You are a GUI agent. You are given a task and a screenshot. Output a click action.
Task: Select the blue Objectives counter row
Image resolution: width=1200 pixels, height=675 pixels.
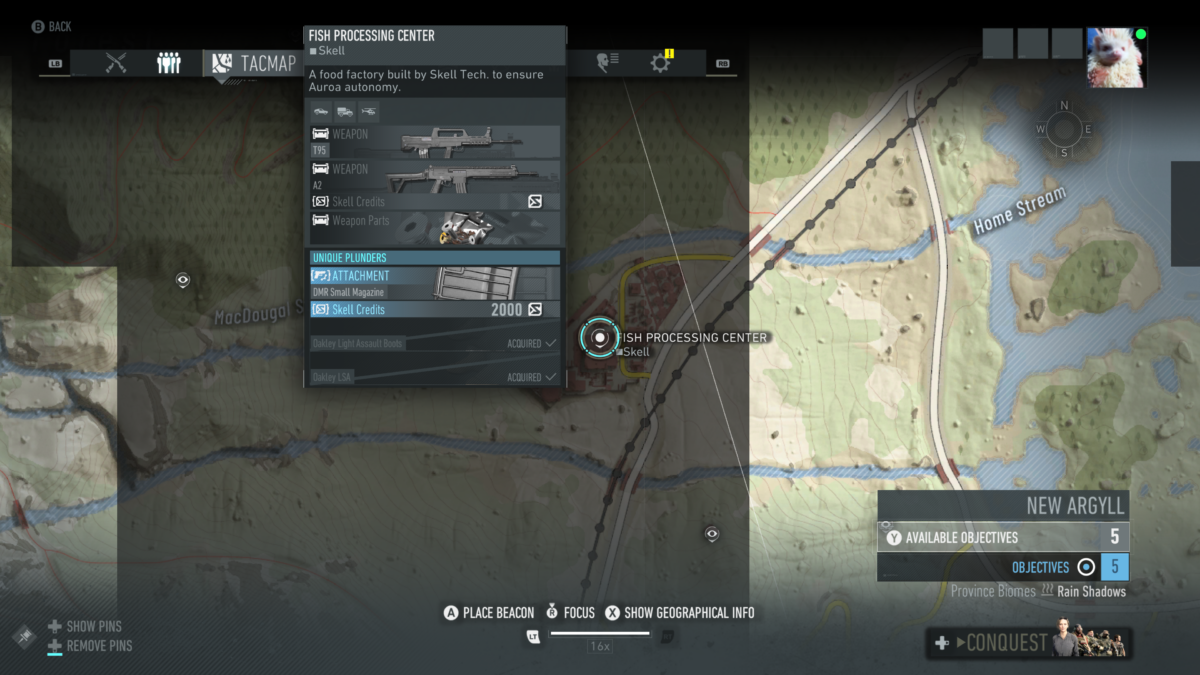click(x=1003, y=567)
